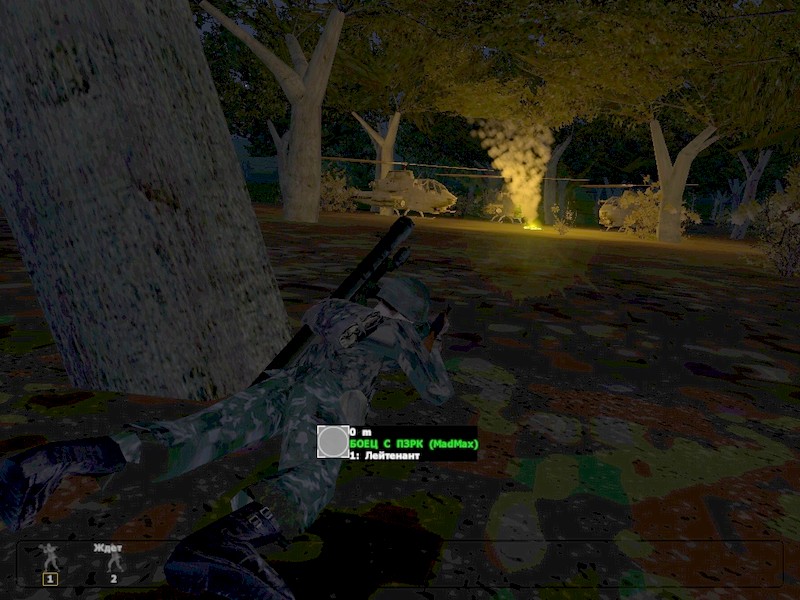Click the grey circle unit marker

333,441
